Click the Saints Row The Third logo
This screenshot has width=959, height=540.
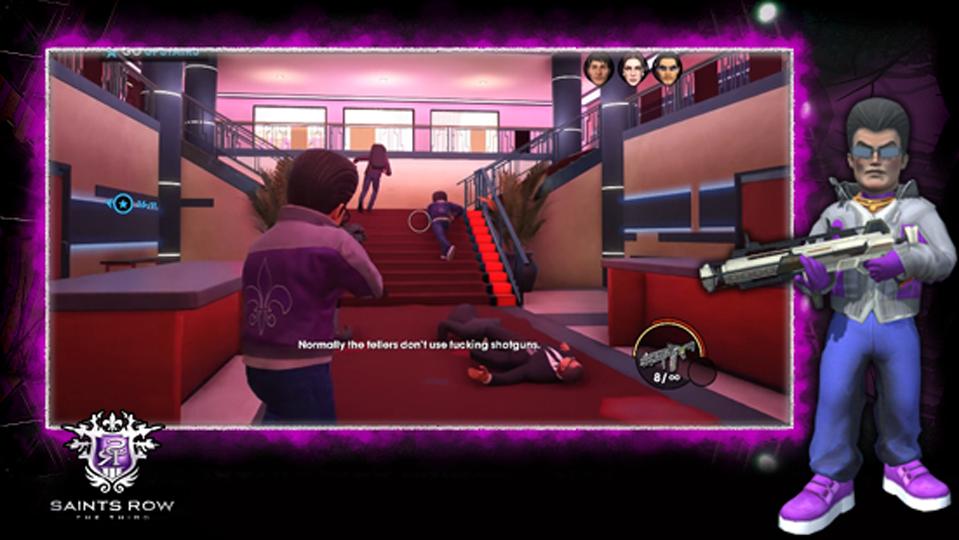pyautogui.click(x=112, y=461)
